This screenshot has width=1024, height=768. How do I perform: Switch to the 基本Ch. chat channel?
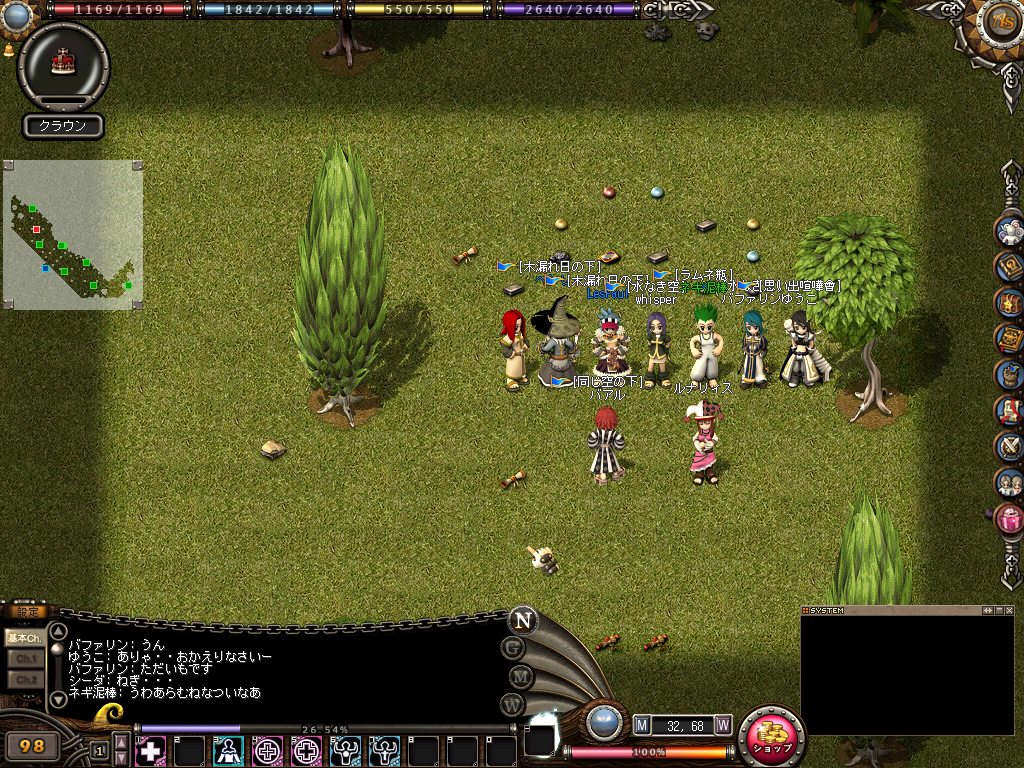(x=24, y=637)
